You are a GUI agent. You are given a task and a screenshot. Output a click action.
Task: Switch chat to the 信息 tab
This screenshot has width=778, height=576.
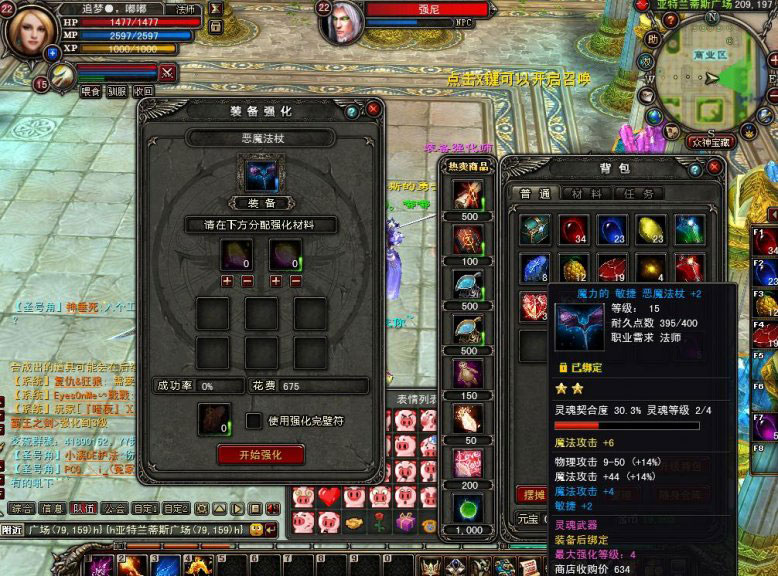coord(53,508)
